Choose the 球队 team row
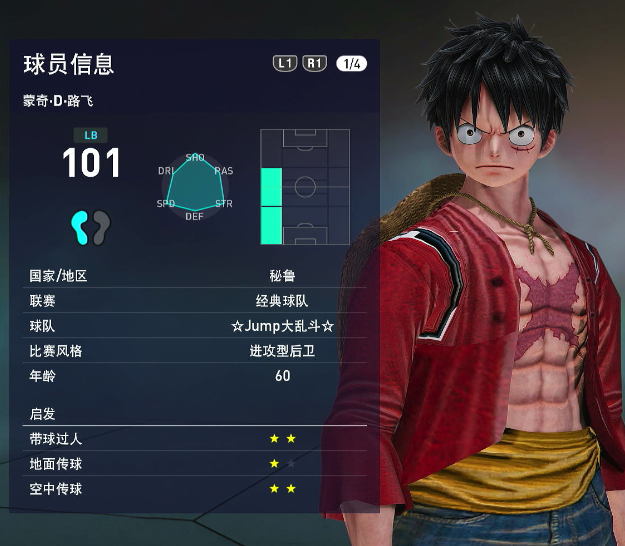This screenshot has width=625, height=546. tap(197, 326)
